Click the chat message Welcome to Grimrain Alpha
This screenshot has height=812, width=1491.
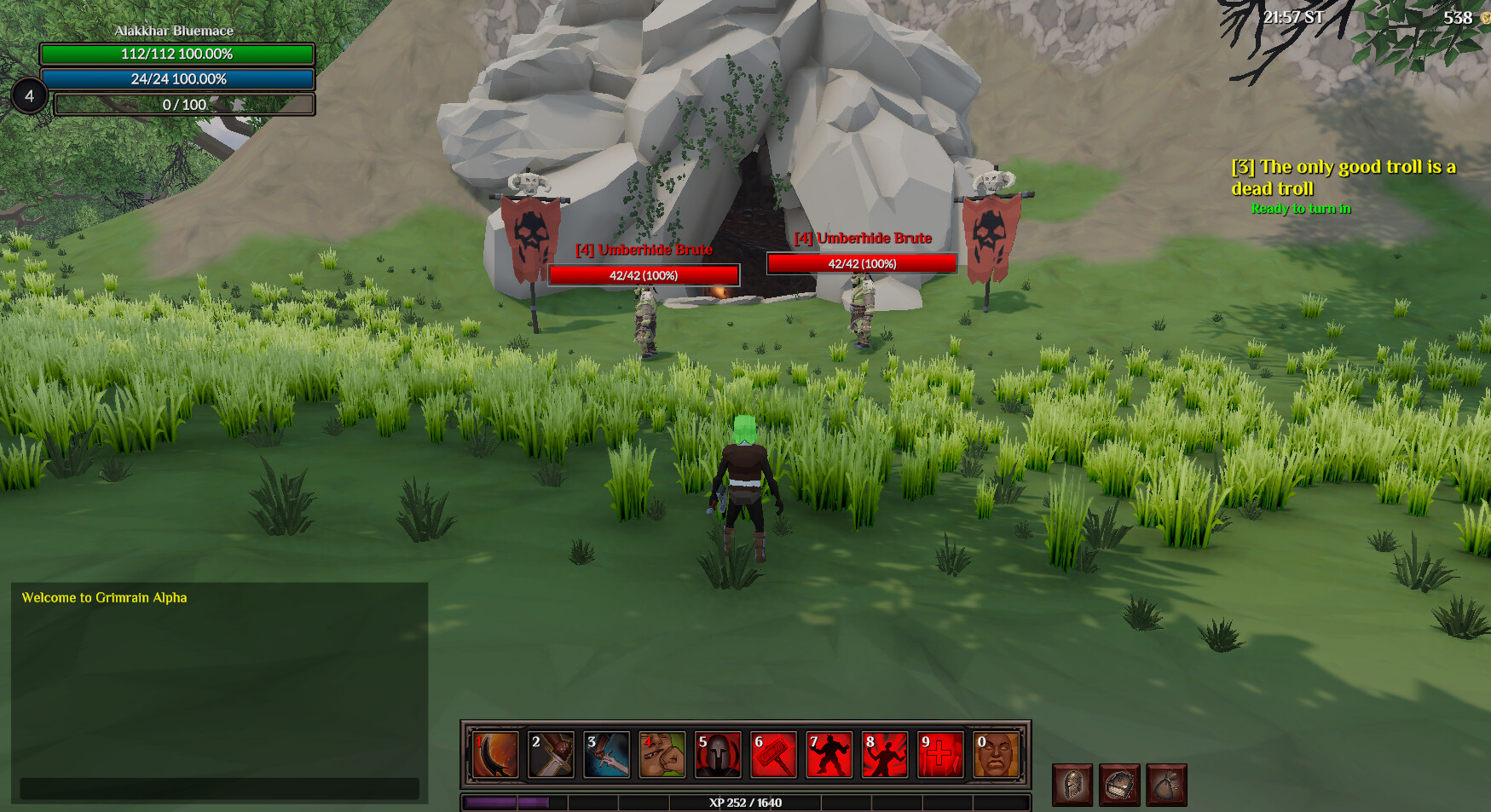(104, 597)
